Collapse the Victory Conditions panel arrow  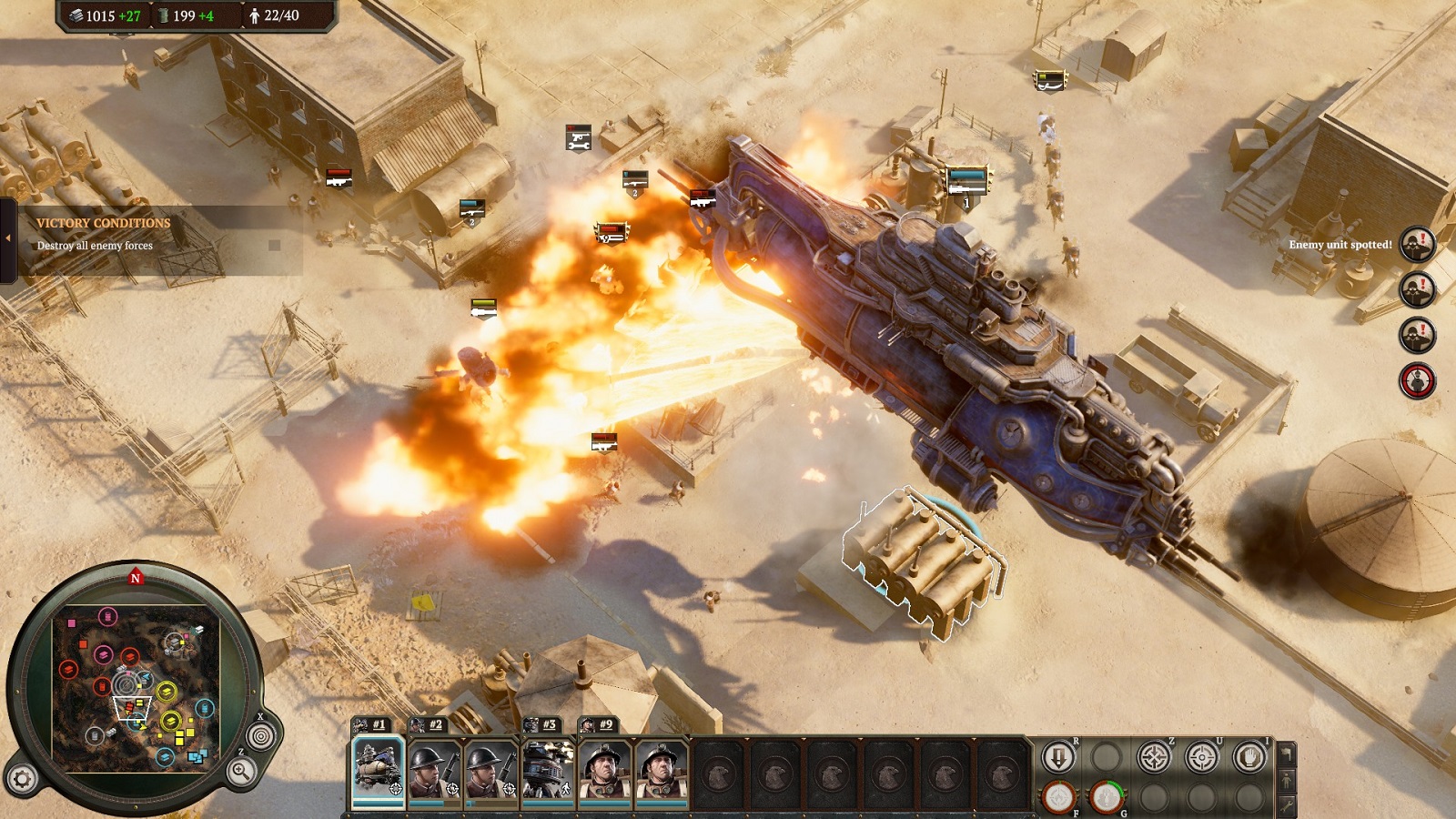(8, 238)
